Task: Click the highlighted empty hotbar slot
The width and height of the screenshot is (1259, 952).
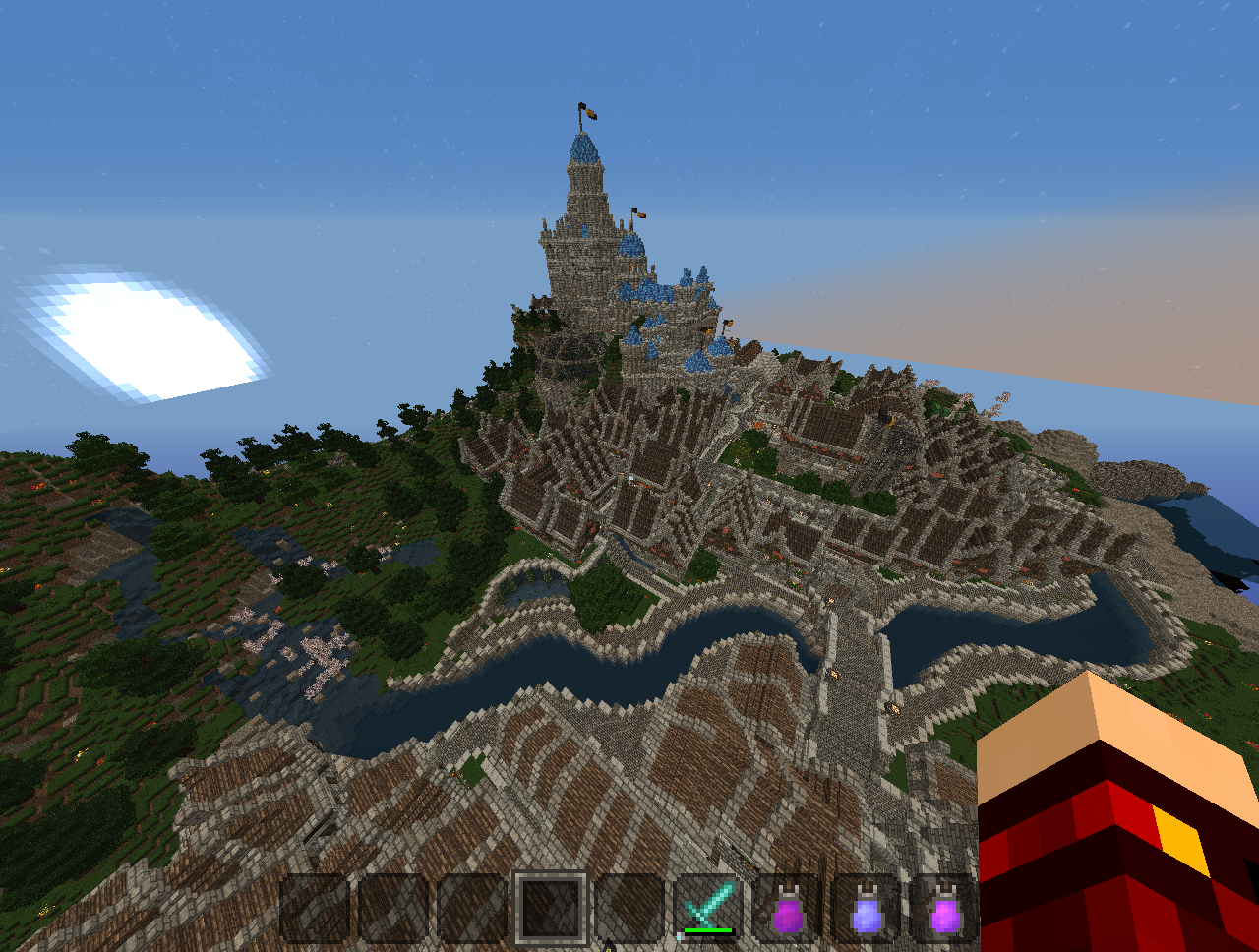Action: click(x=551, y=908)
